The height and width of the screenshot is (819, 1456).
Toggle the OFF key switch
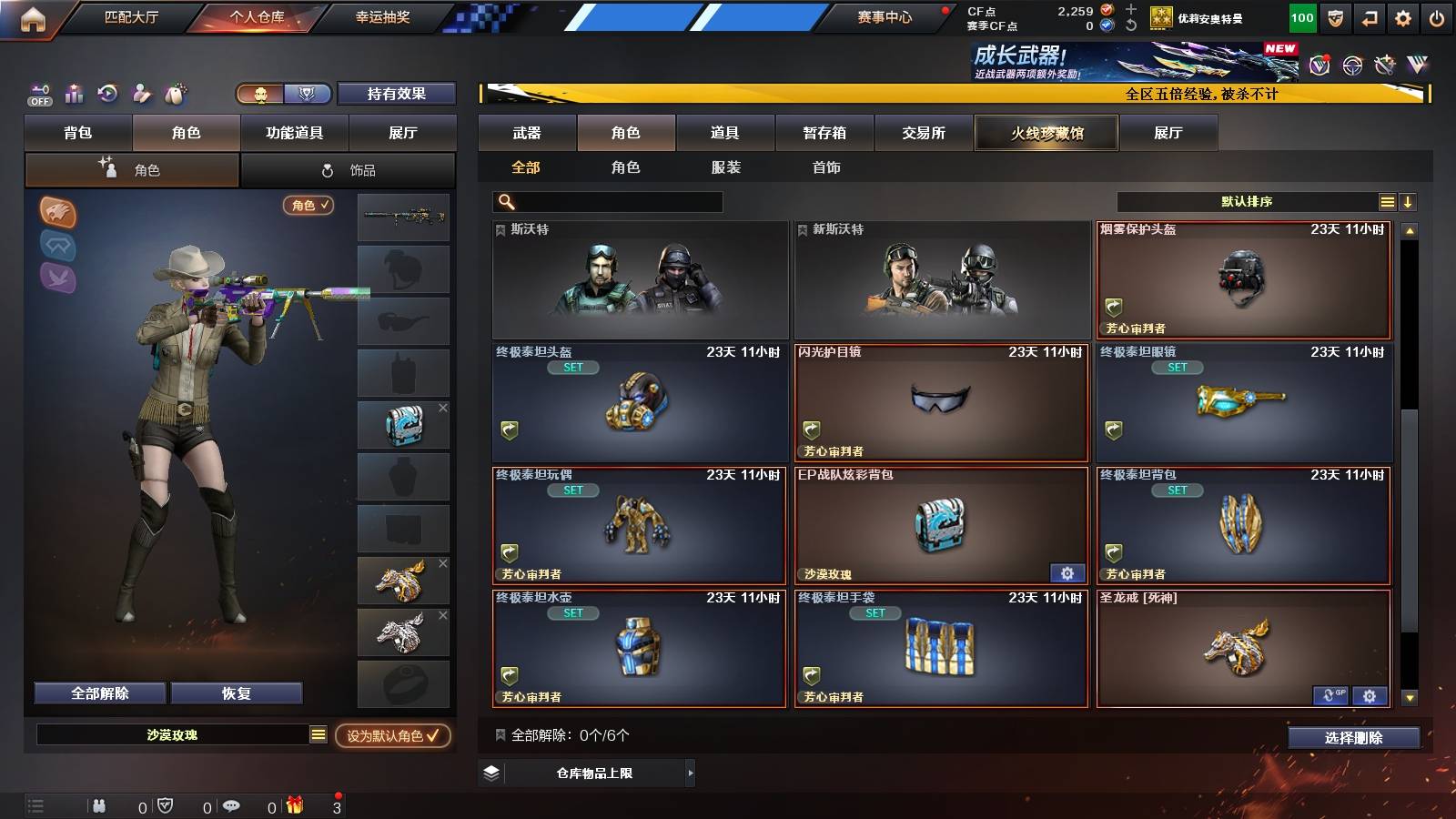pos(38,94)
